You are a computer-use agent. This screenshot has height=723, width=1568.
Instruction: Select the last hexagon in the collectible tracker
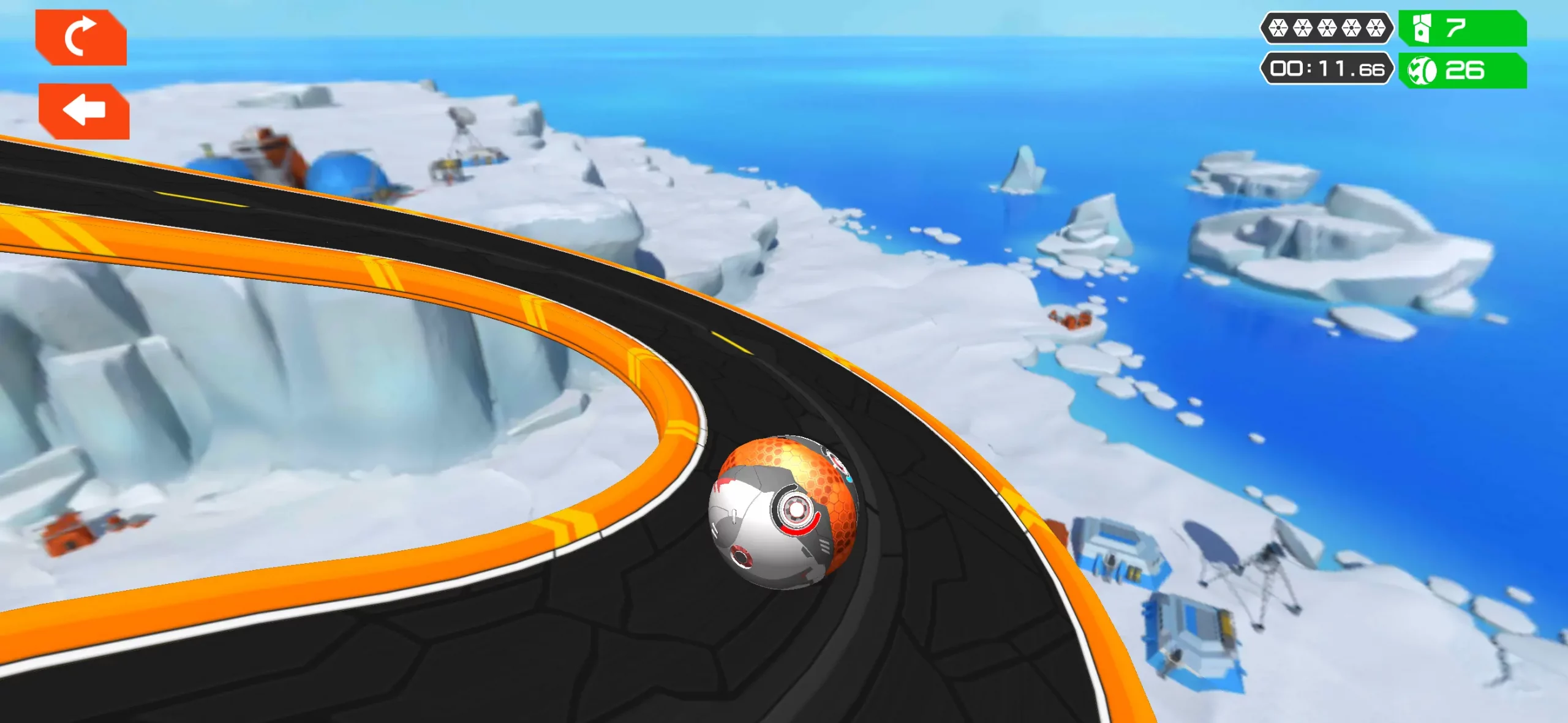point(1376,27)
